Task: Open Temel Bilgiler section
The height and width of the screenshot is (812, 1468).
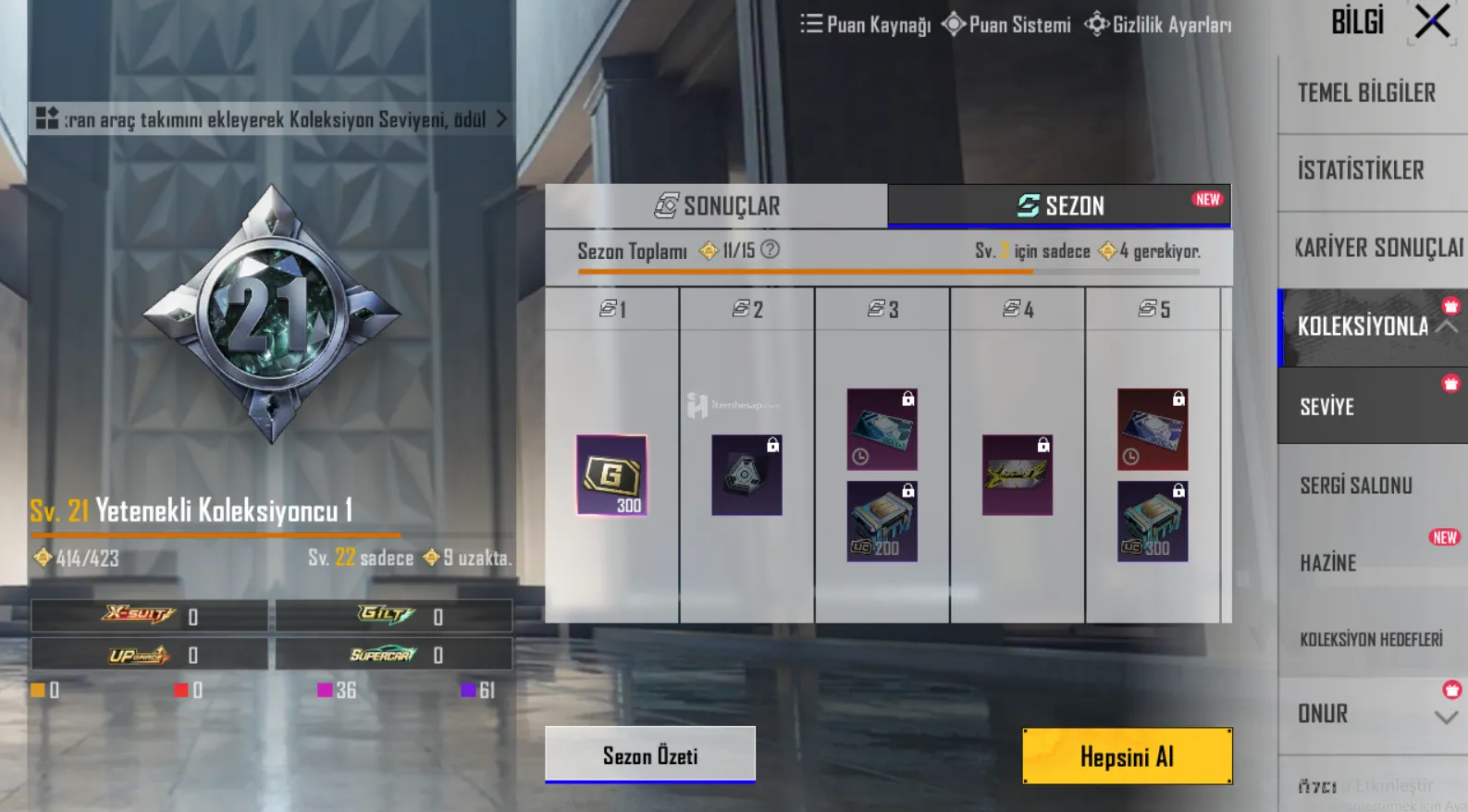Action: 1367,92
